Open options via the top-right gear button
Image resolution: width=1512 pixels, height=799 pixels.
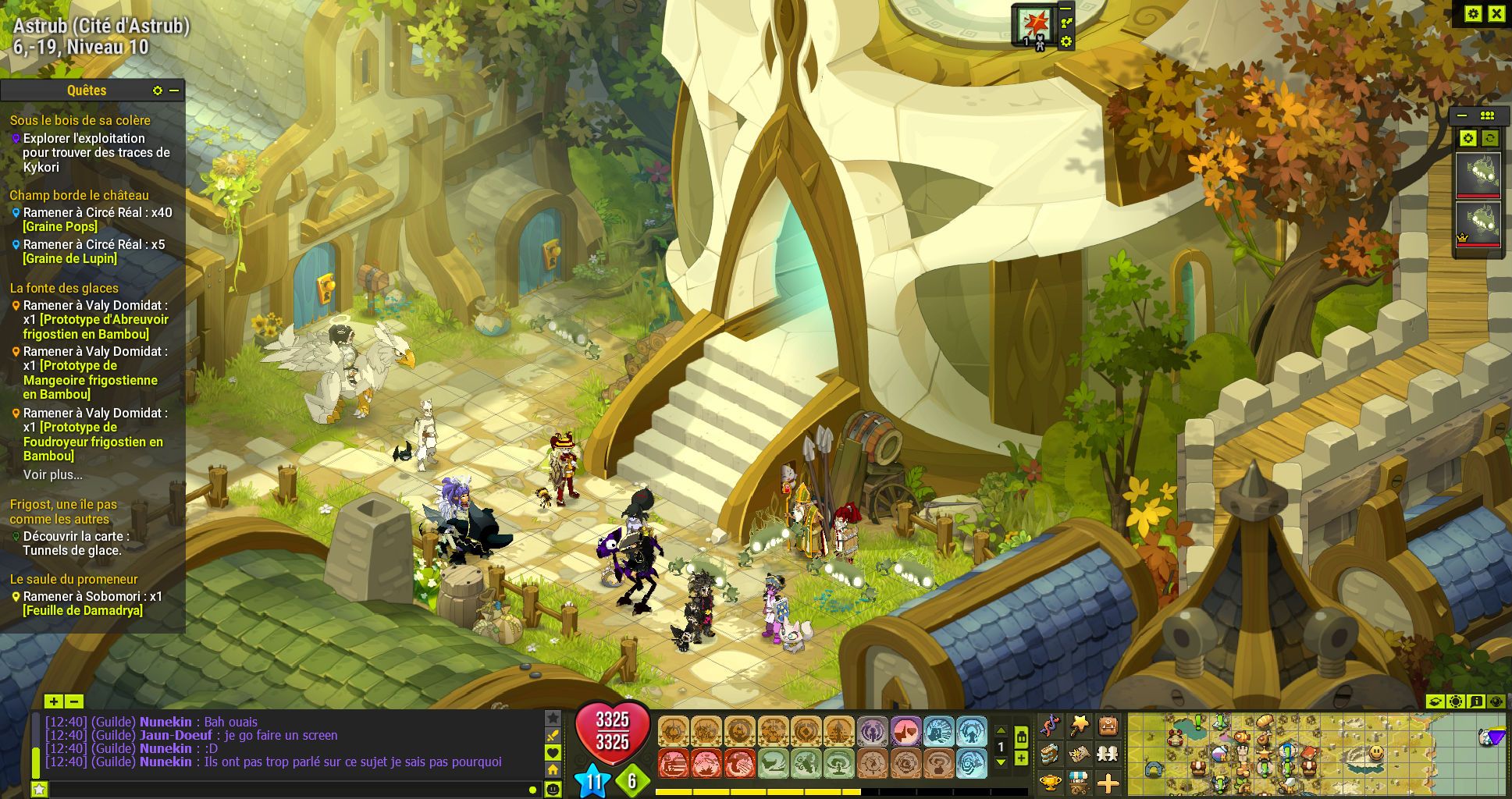click(x=1473, y=13)
